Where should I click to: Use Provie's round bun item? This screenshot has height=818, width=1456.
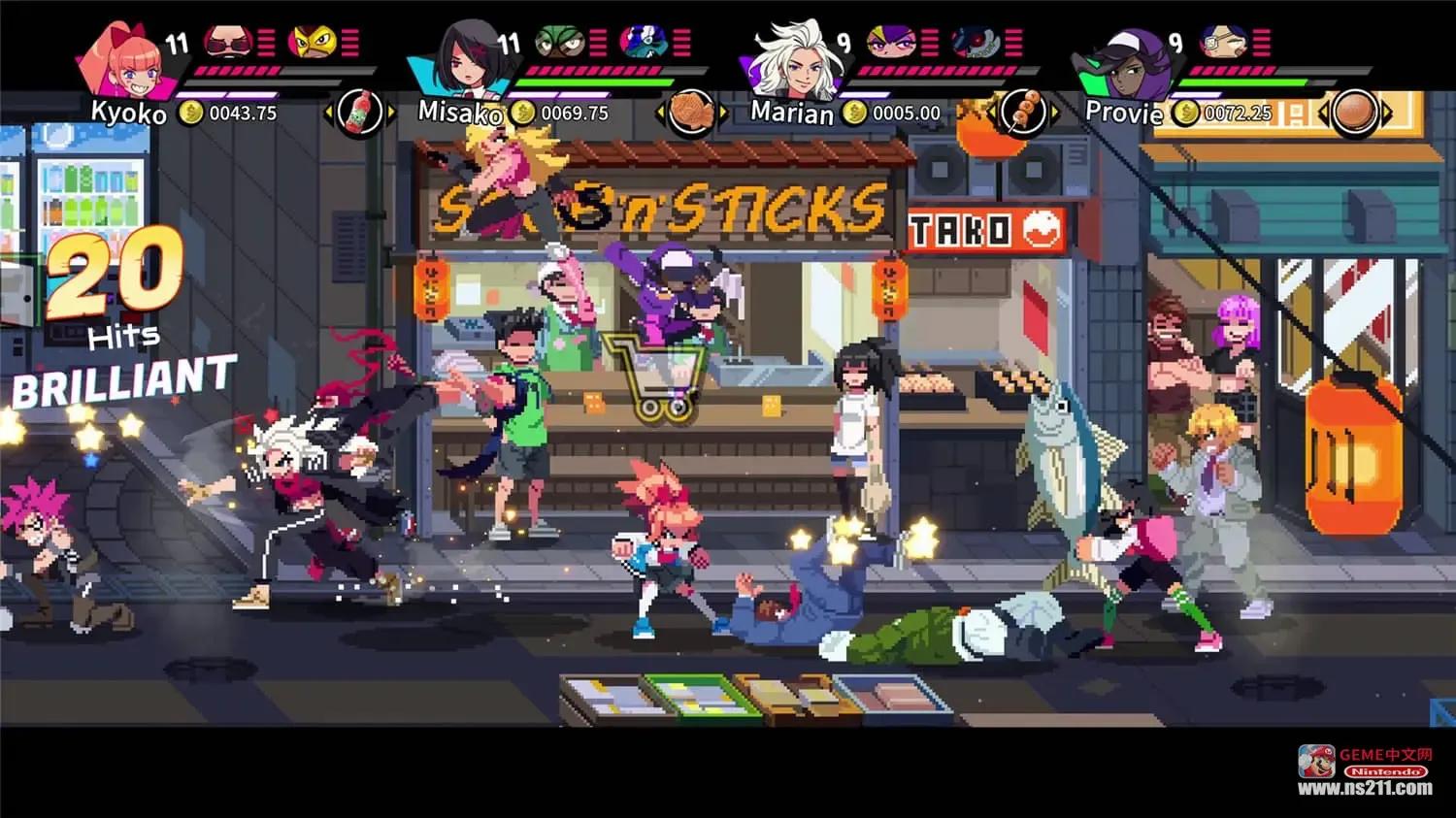pos(1355,113)
